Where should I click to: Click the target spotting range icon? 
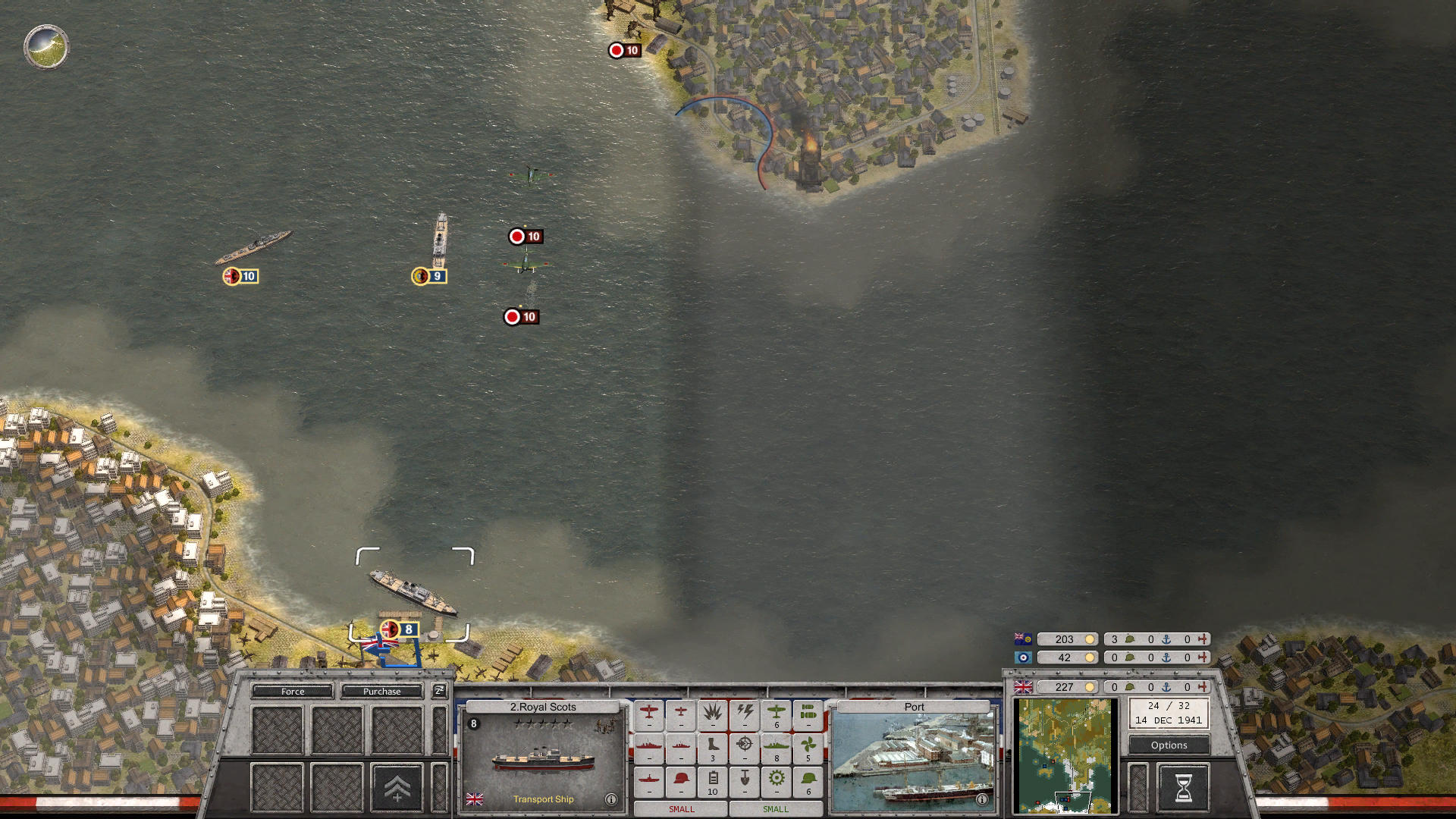pyautogui.click(x=745, y=747)
